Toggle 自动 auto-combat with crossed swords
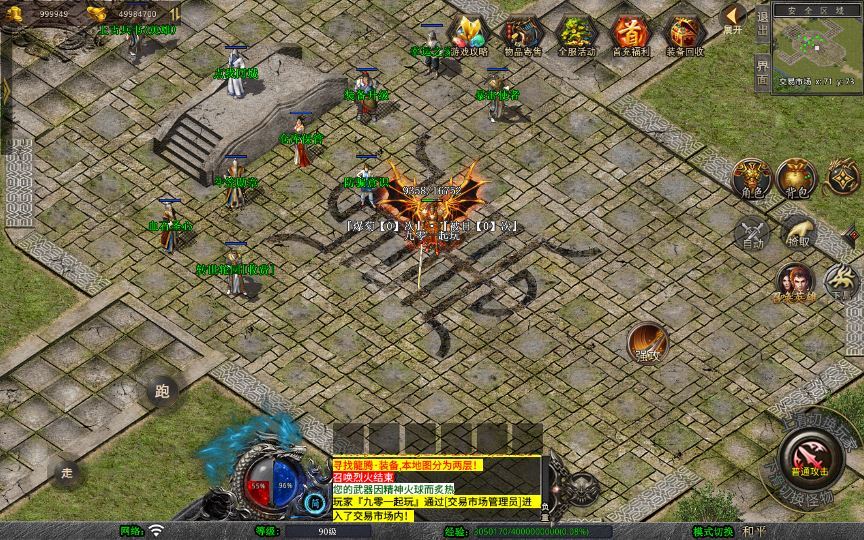Viewport: 864px width, 540px height. [x=753, y=233]
